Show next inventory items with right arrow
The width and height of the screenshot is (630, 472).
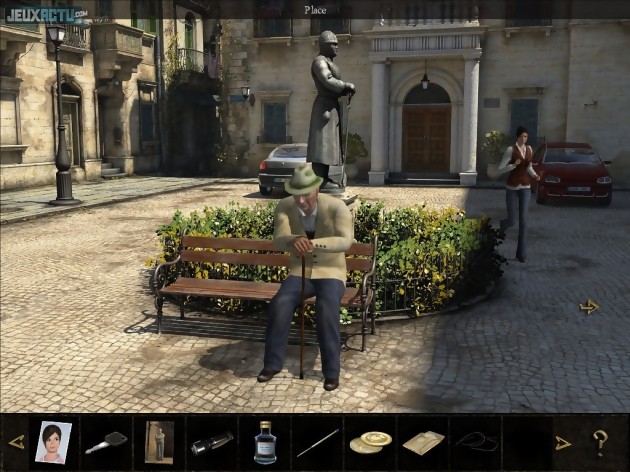[563, 442]
